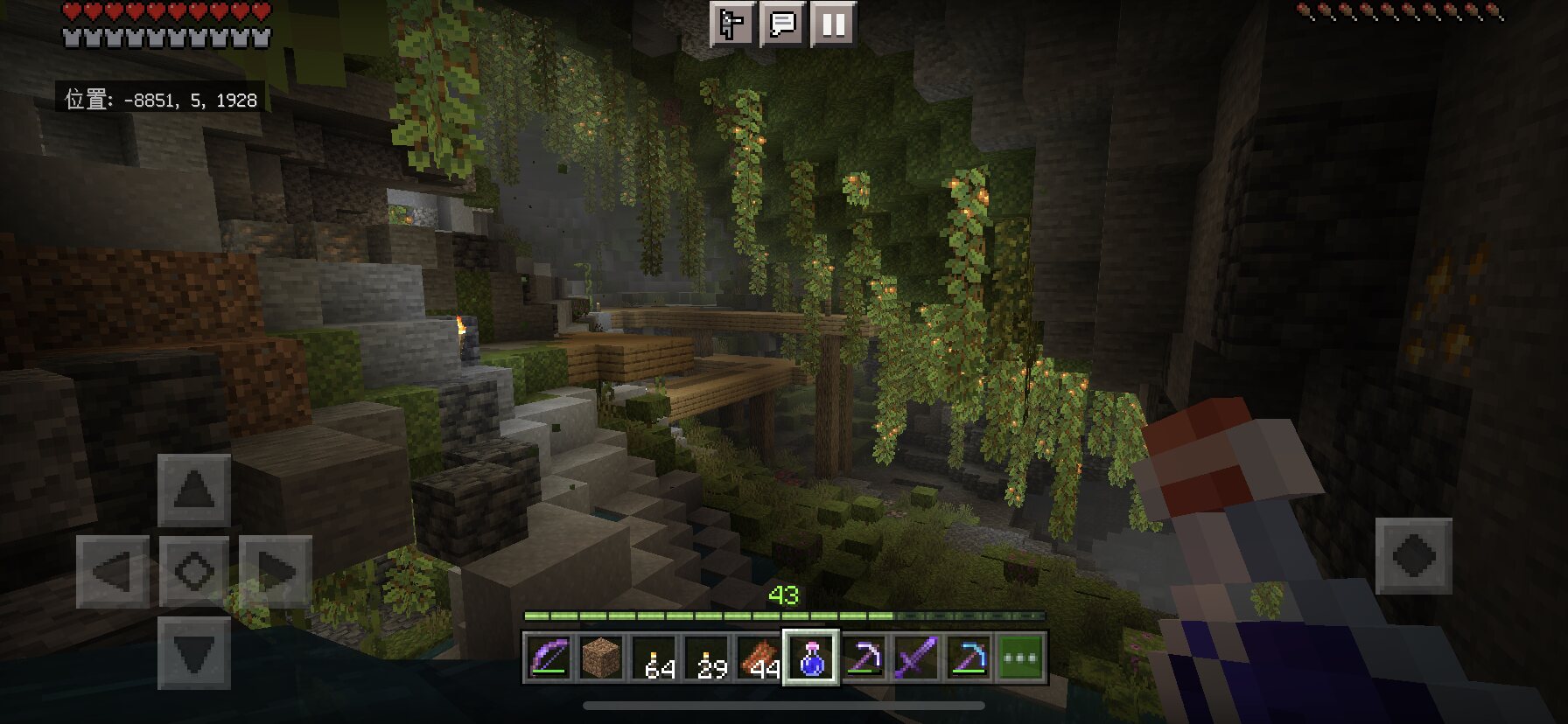
Task: Select the orange item stack of 44
Action: (759, 658)
